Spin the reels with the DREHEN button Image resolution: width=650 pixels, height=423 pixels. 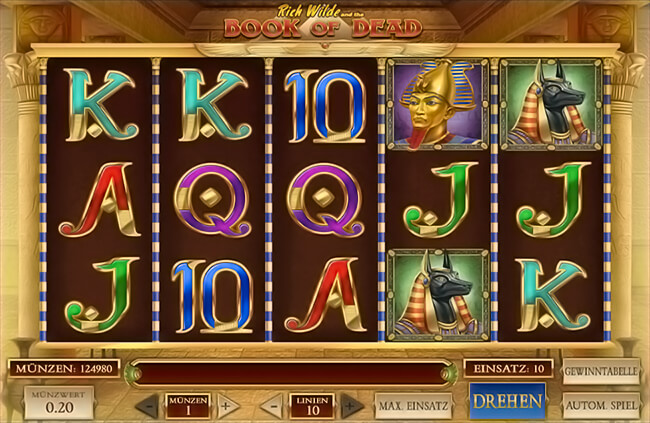coord(508,402)
